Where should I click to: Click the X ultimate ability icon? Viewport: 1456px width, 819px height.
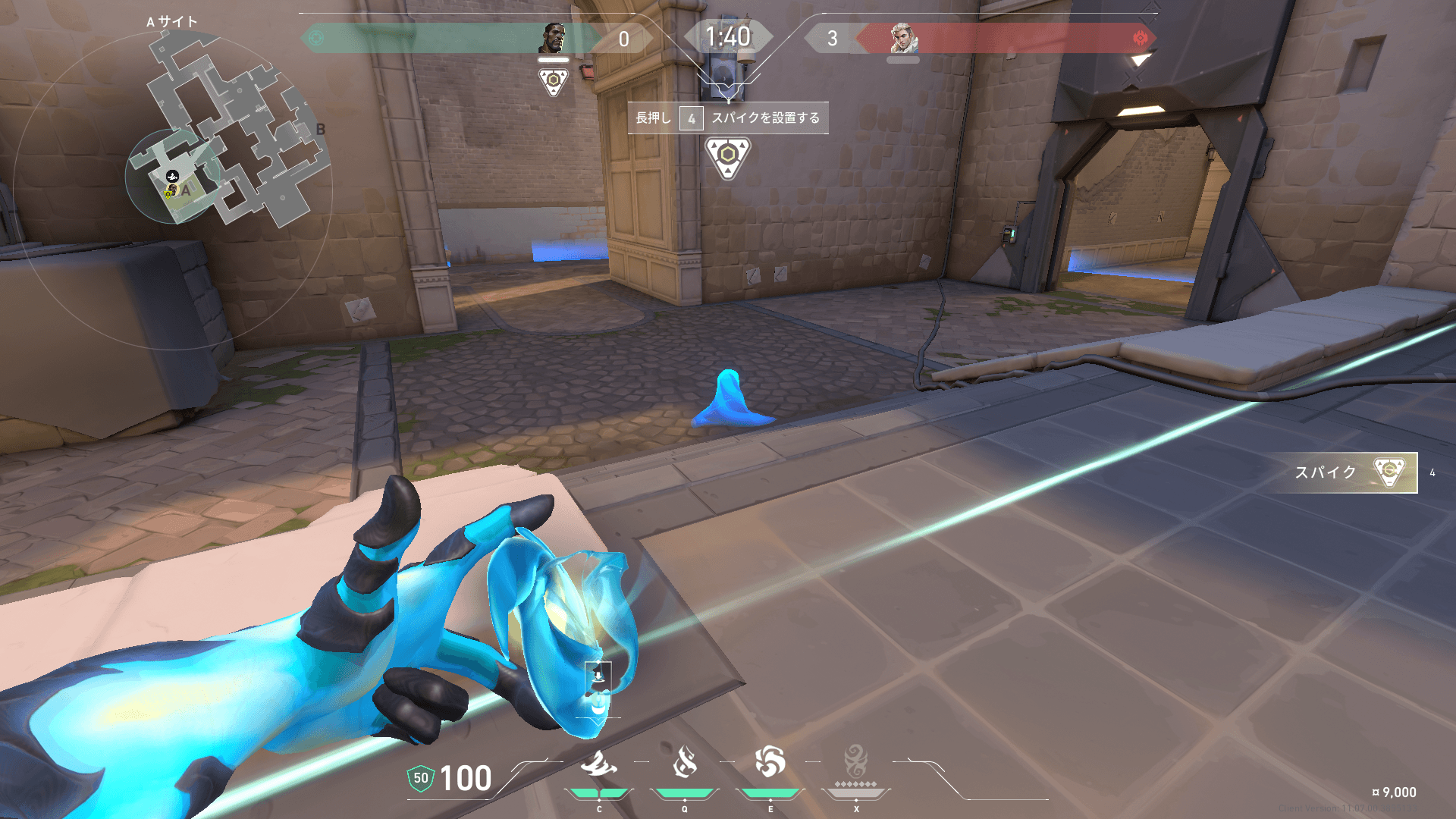855,761
